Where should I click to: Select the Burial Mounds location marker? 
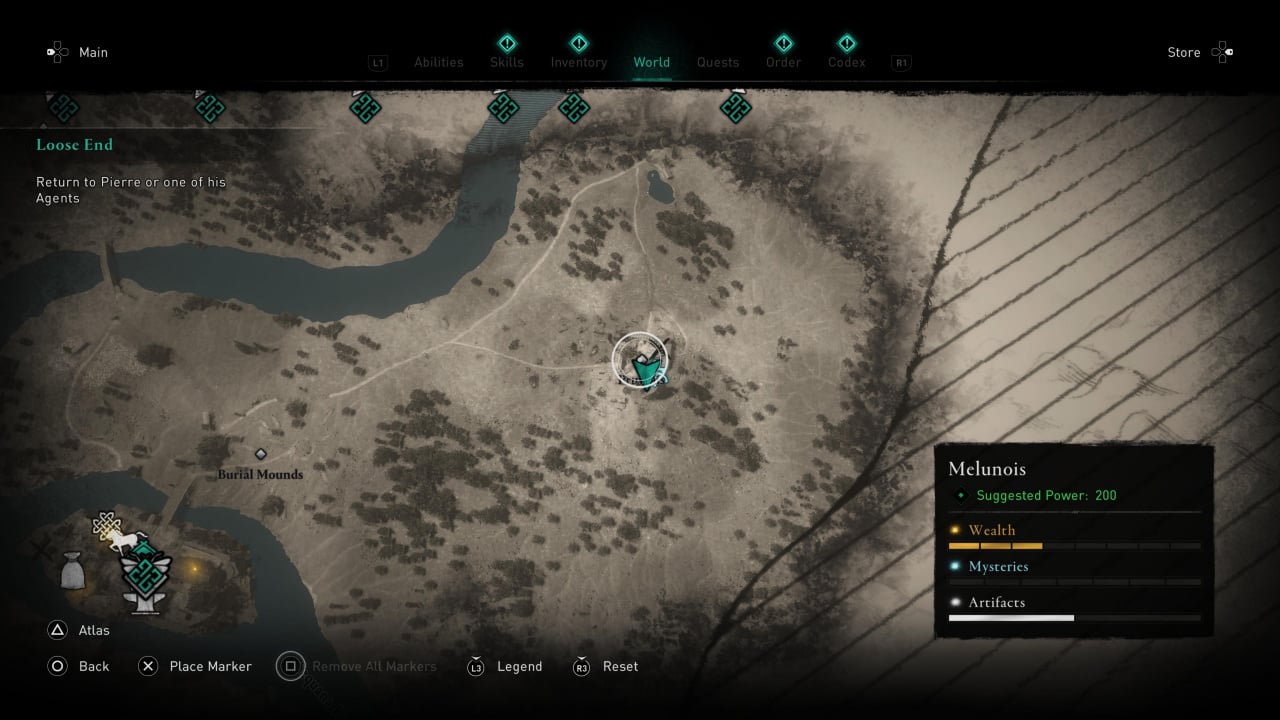point(261,455)
